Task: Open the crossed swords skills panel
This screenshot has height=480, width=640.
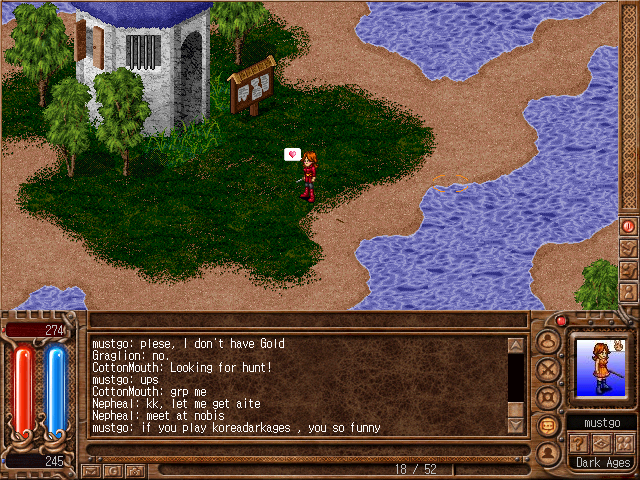Action: click(548, 369)
